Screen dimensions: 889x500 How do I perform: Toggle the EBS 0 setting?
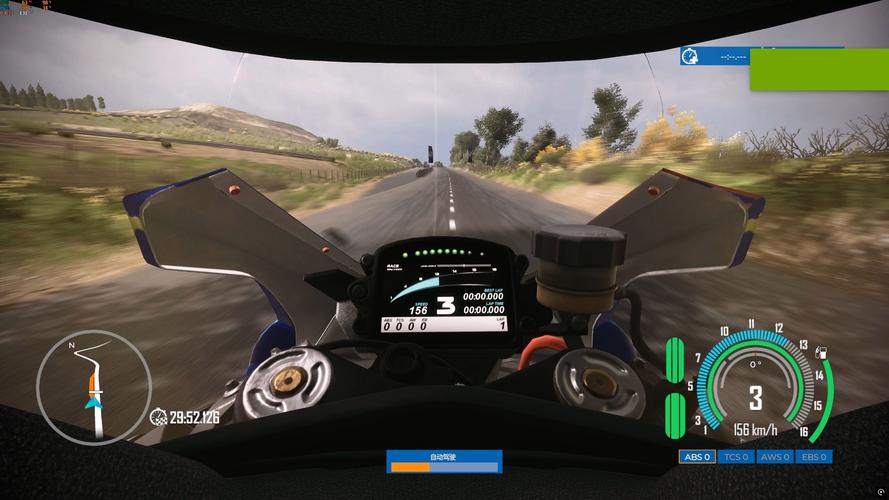813,457
